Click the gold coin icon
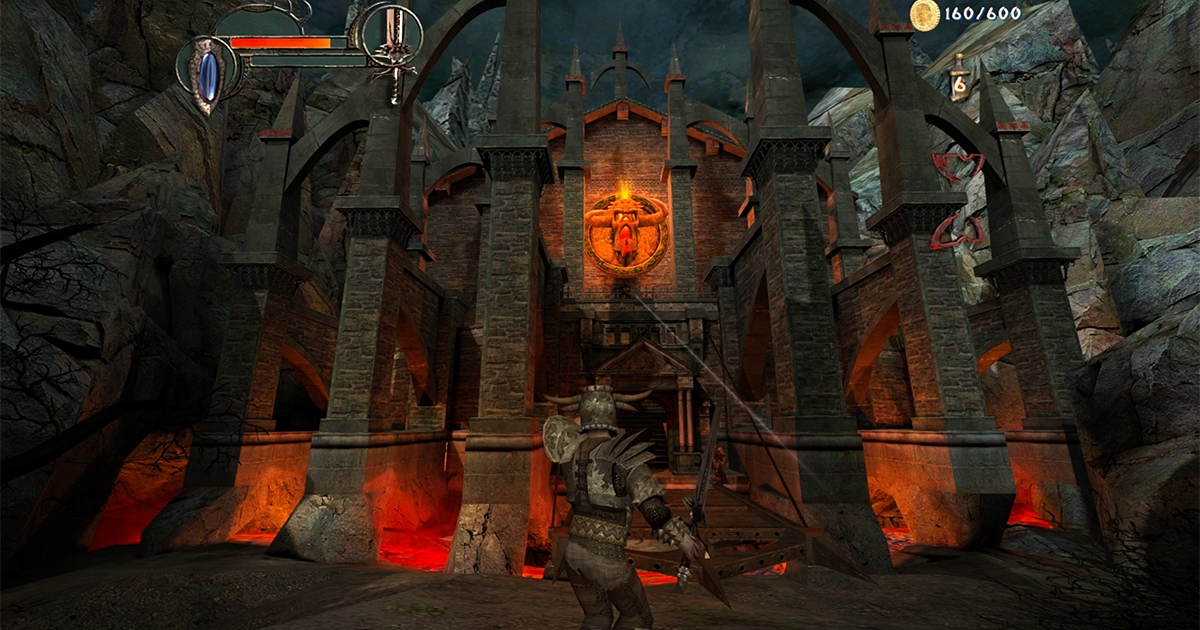The image size is (1200, 630). pos(925,15)
